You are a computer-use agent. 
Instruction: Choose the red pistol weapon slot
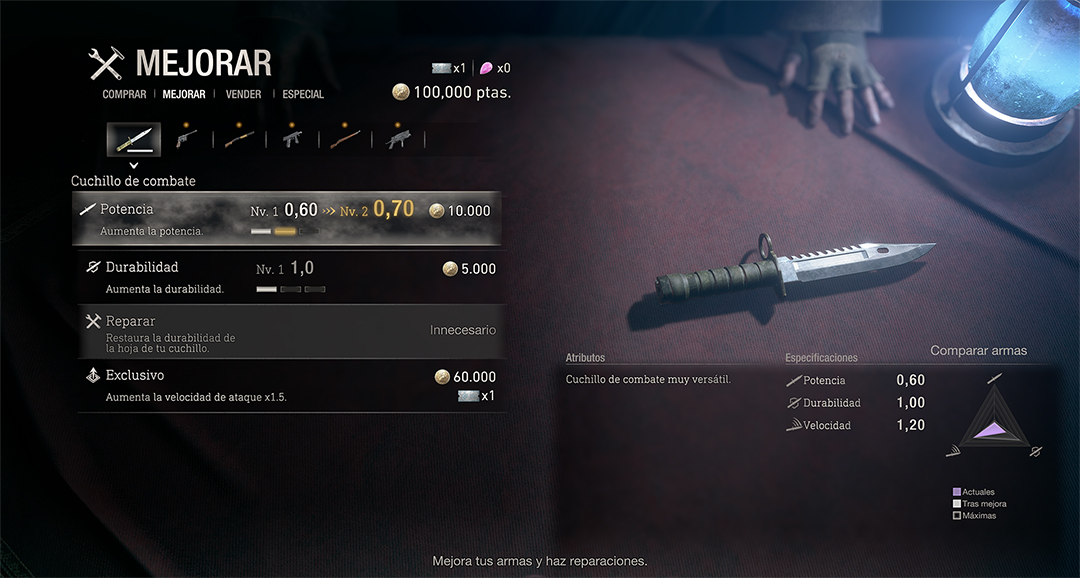(186, 138)
